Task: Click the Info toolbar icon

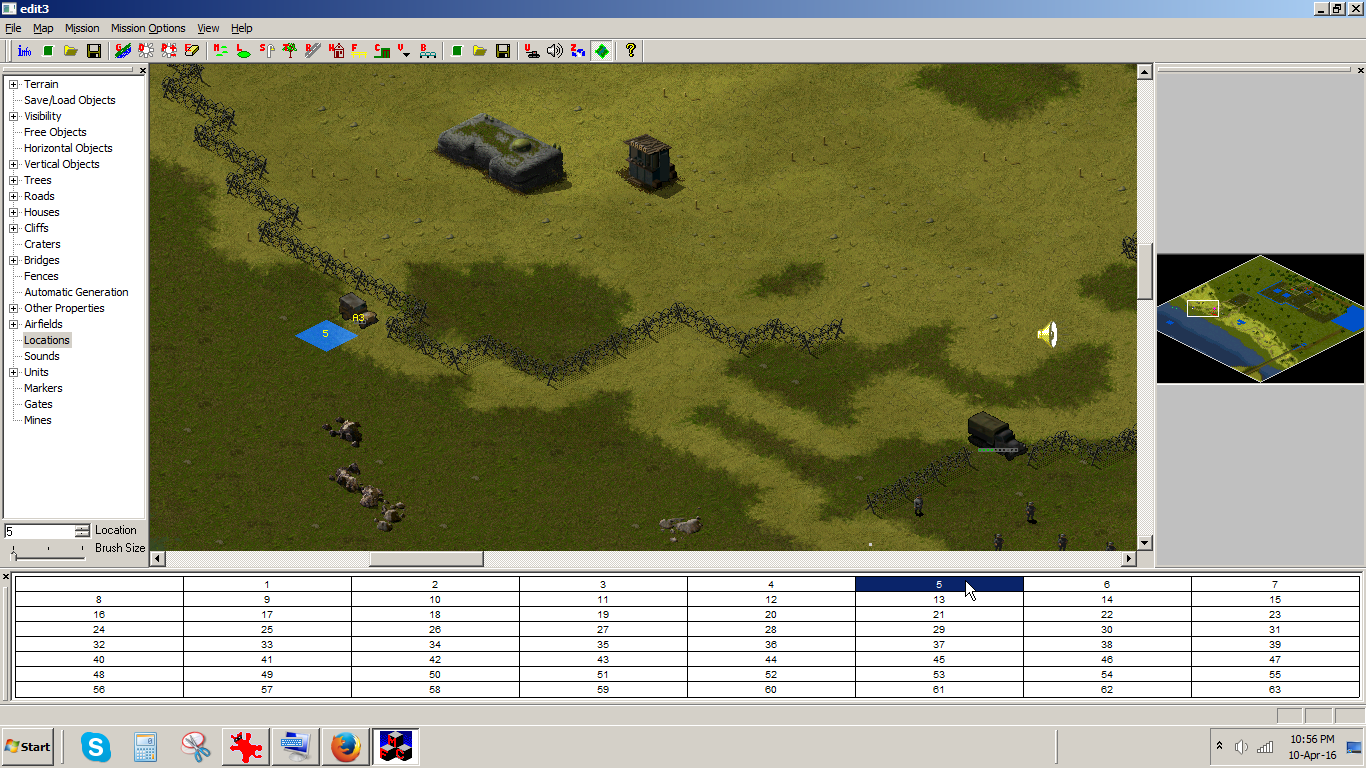Action: 25,51
